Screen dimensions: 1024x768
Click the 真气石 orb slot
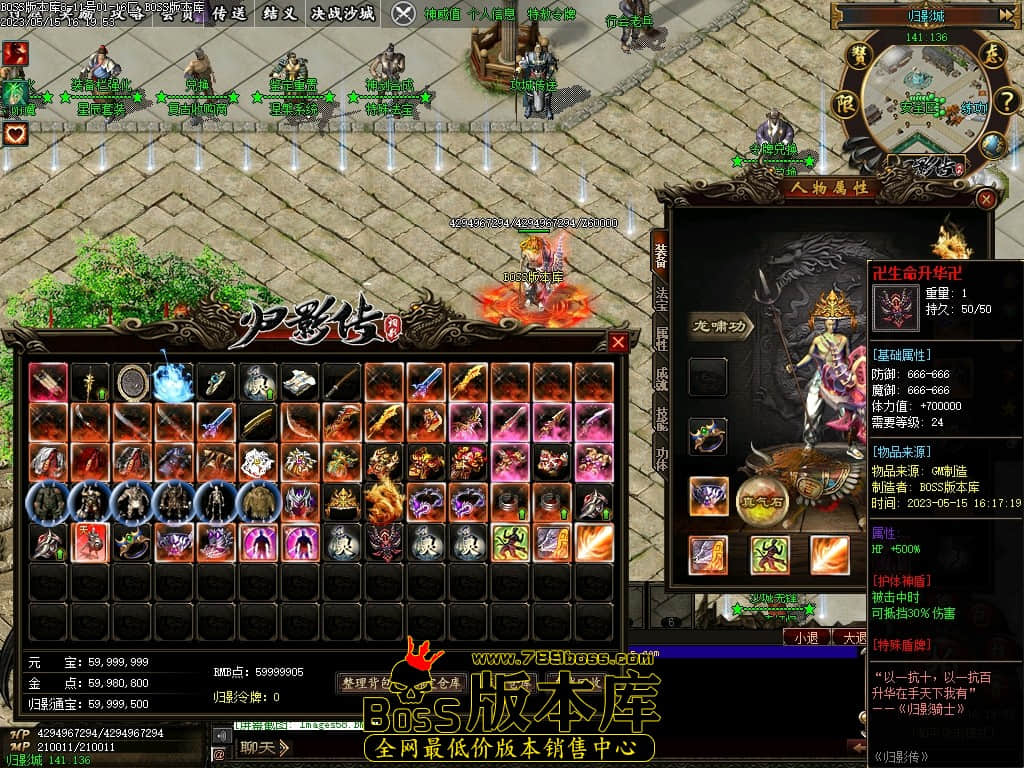tap(763, 500)
